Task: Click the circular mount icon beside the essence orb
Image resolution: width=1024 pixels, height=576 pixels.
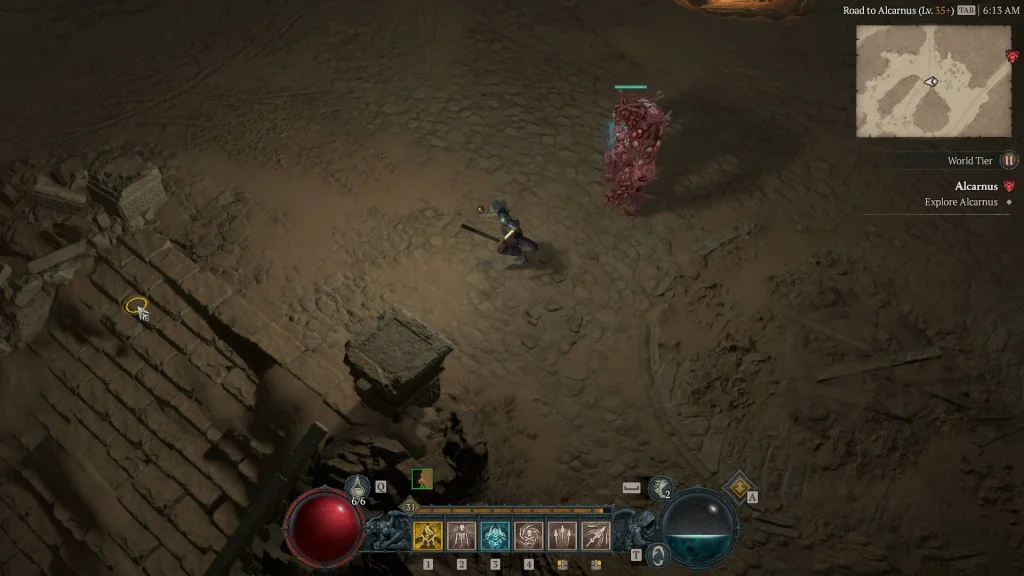Action: tap(656, 555)
